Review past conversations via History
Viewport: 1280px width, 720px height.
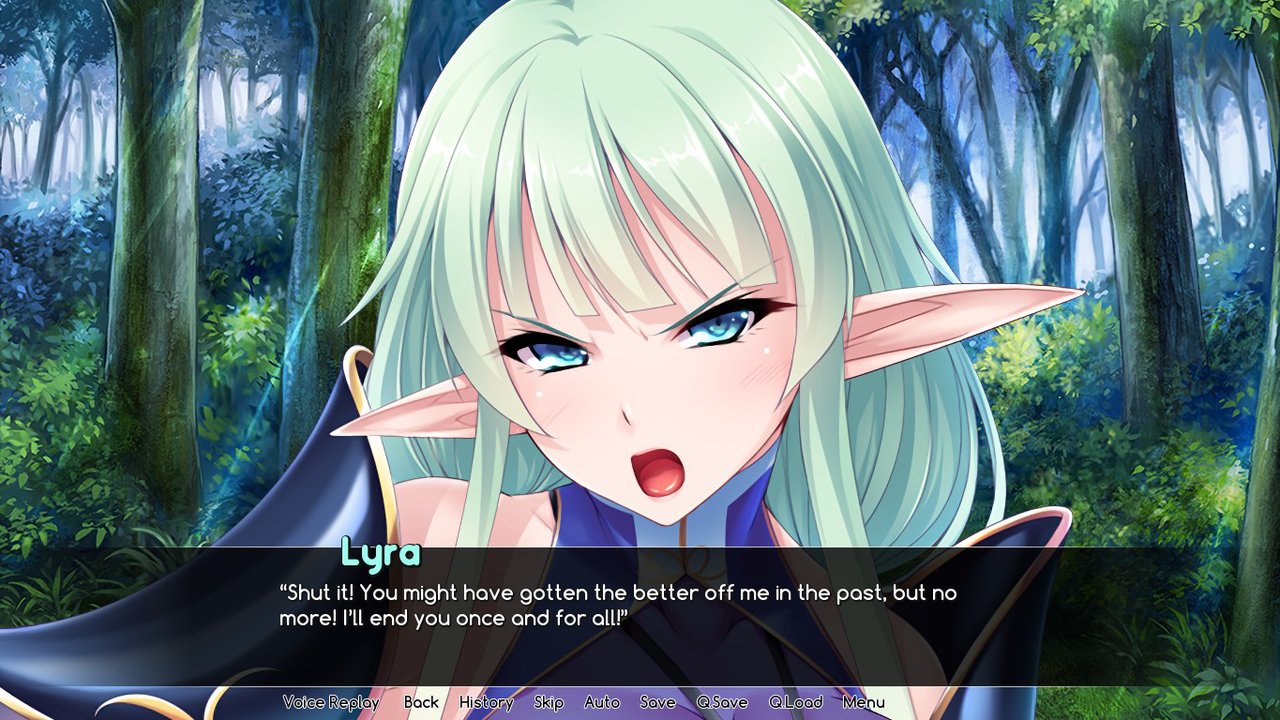[x=484, y=702]
